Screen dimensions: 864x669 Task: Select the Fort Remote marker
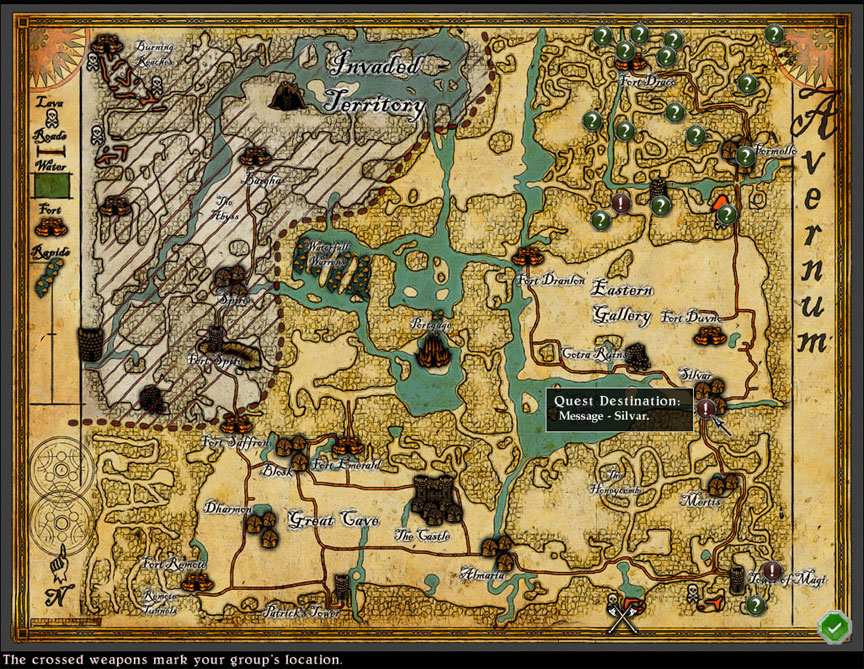coord(194,580)
